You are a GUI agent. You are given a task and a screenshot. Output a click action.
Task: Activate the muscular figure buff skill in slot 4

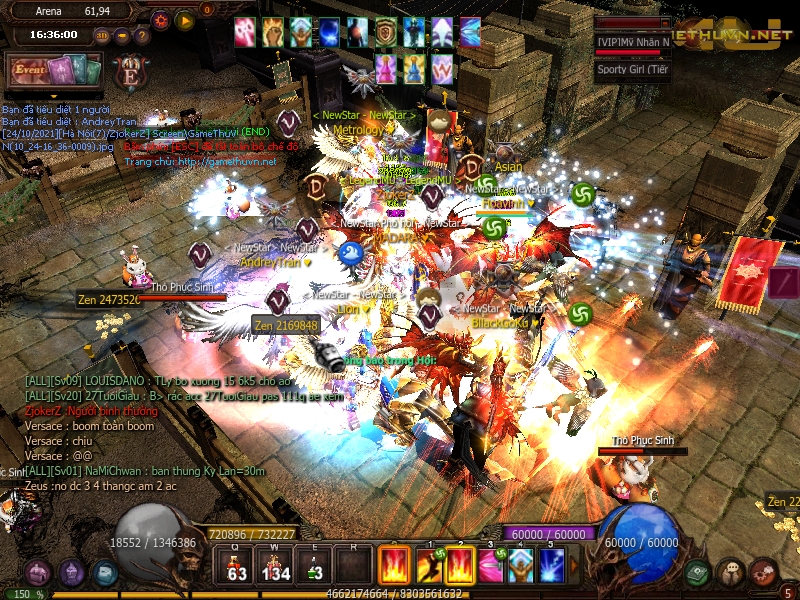[520, 565]
